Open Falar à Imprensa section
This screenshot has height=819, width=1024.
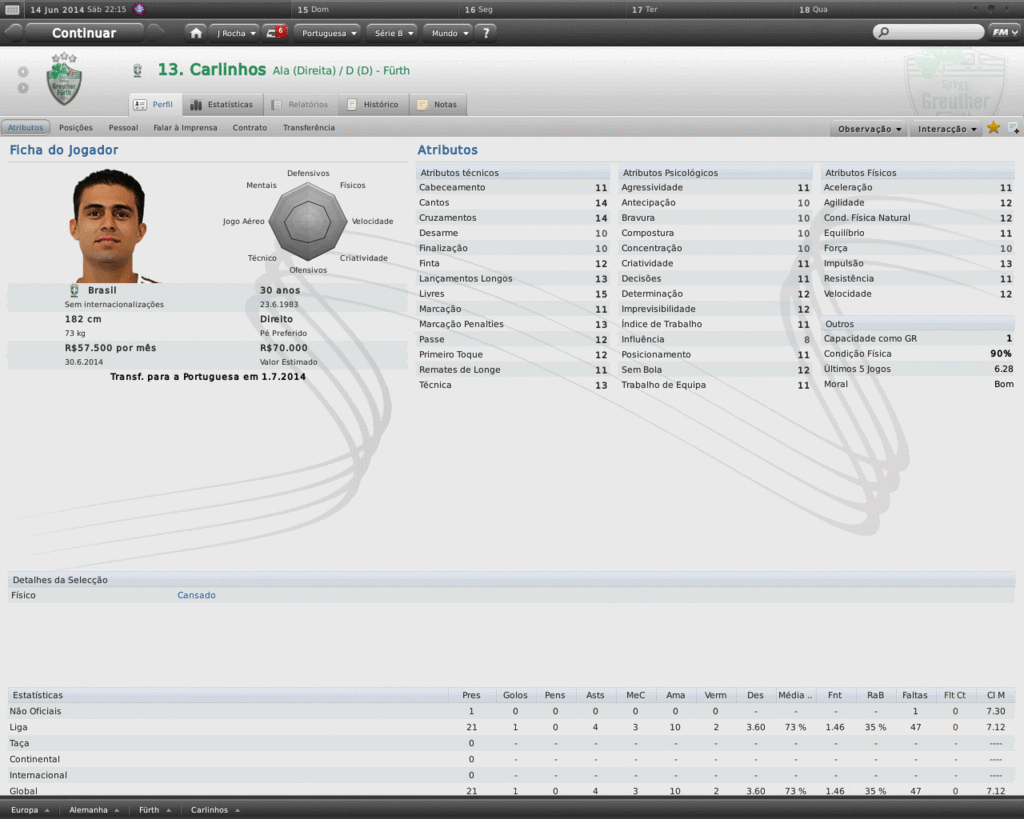[x=185, y=128]
